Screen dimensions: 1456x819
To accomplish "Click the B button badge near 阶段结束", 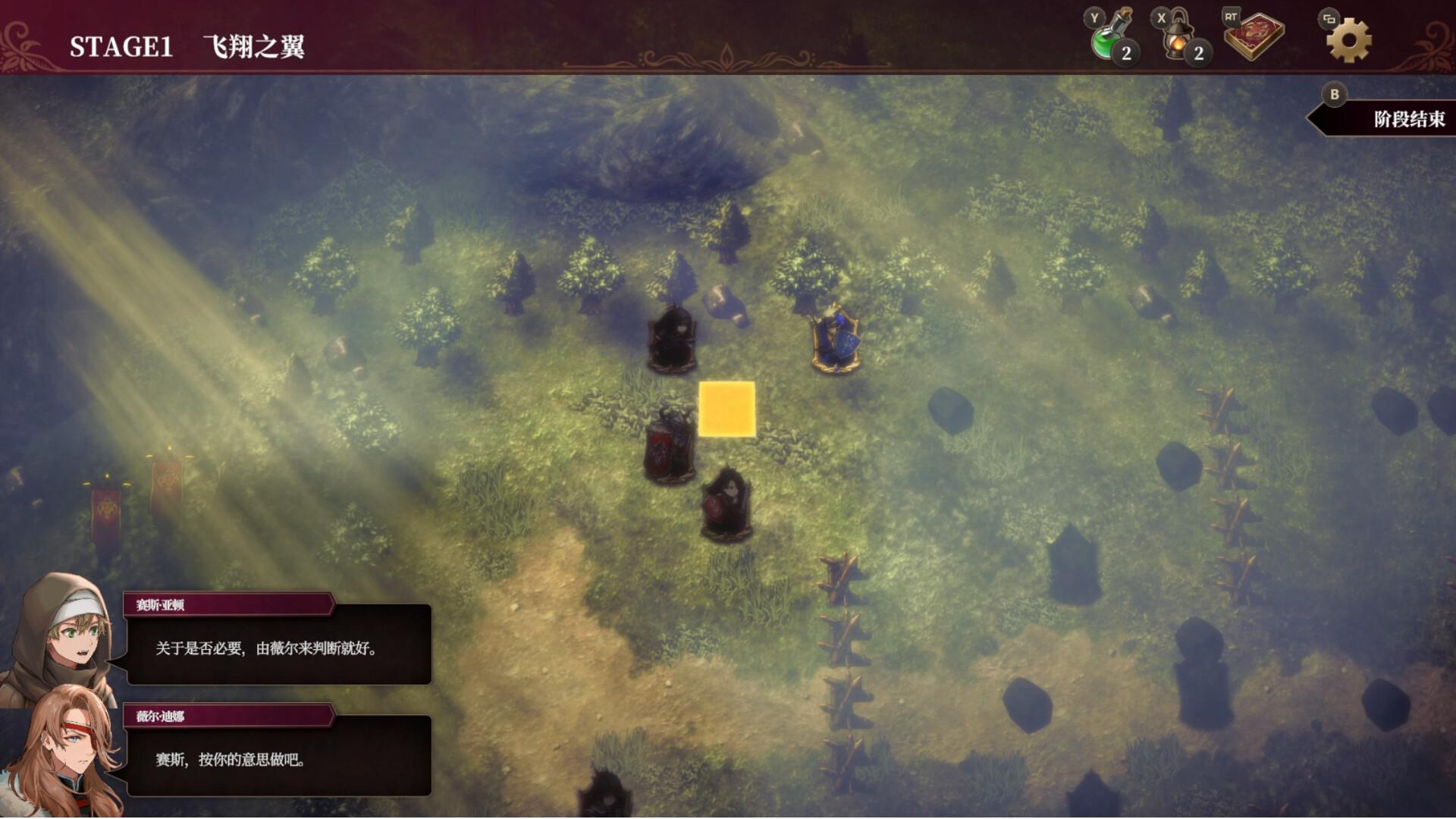I will 1333,95.
